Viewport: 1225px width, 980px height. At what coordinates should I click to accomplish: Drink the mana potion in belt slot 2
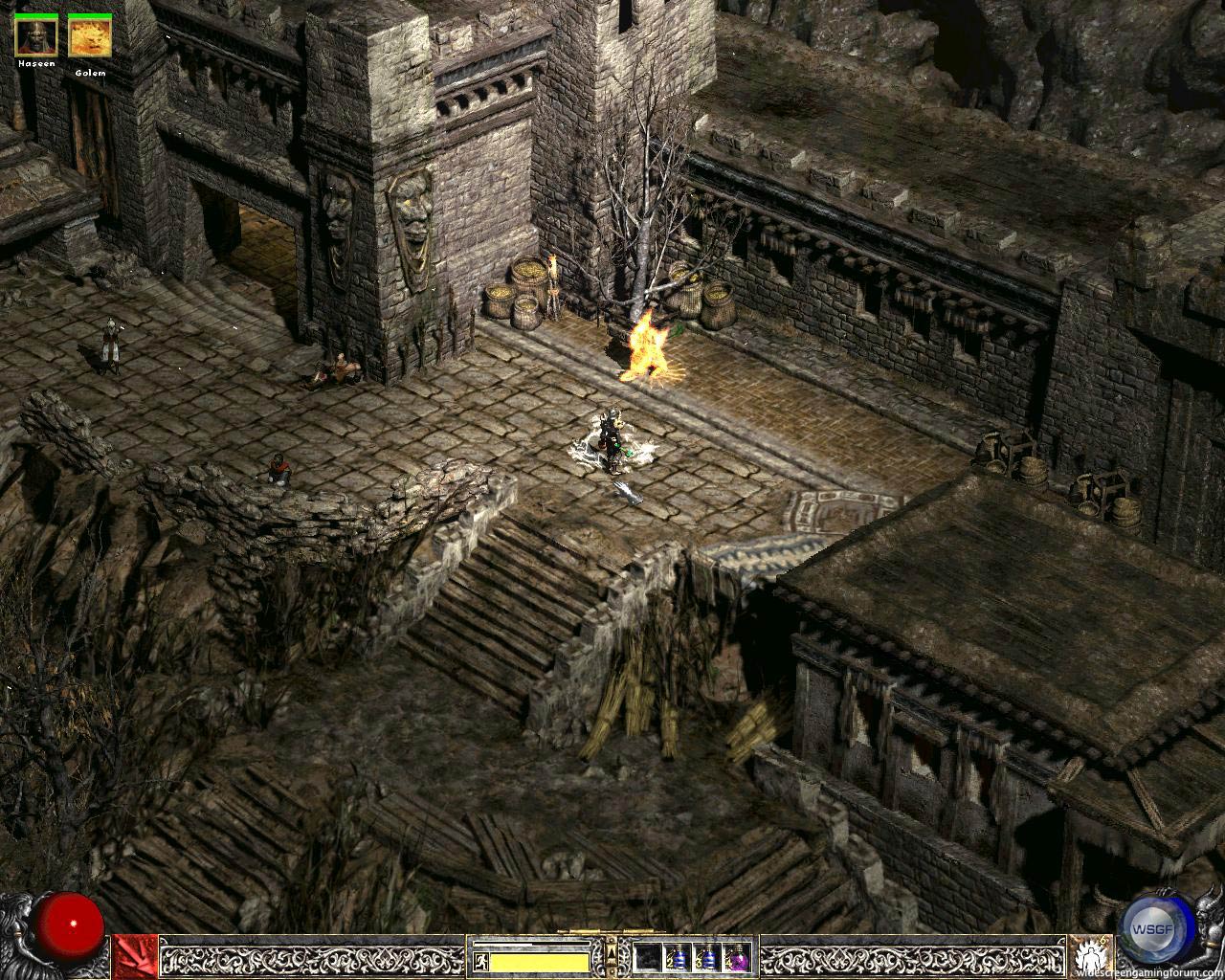679,957
